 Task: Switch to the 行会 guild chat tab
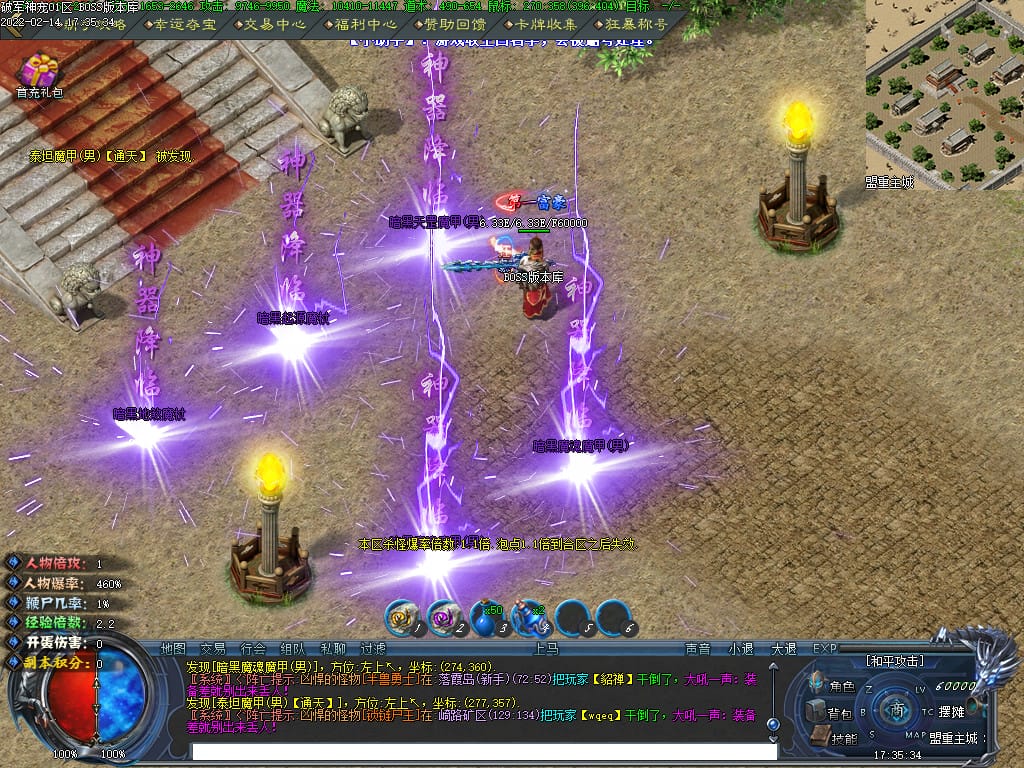tap(253, 649)
